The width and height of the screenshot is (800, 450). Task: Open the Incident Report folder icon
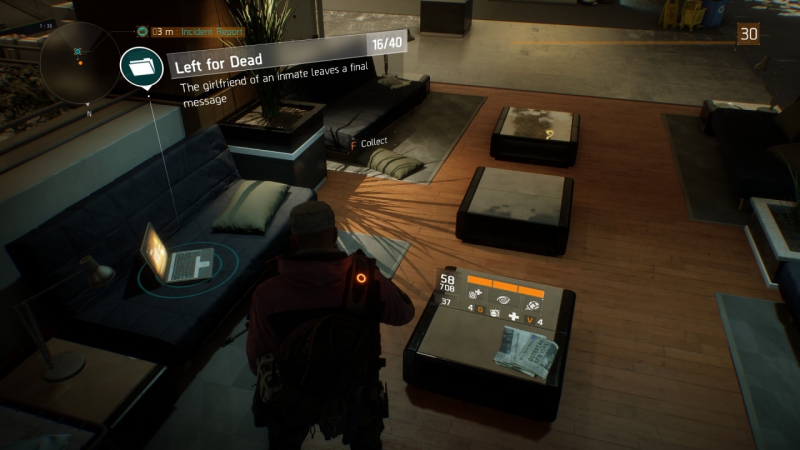pos(141,67)
